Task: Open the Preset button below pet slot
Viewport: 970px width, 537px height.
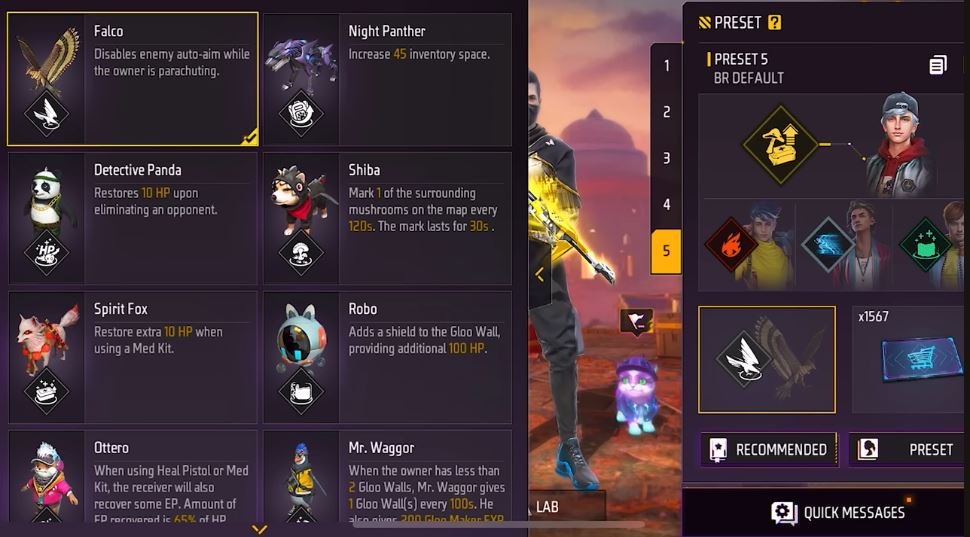Action: (908, 450)
